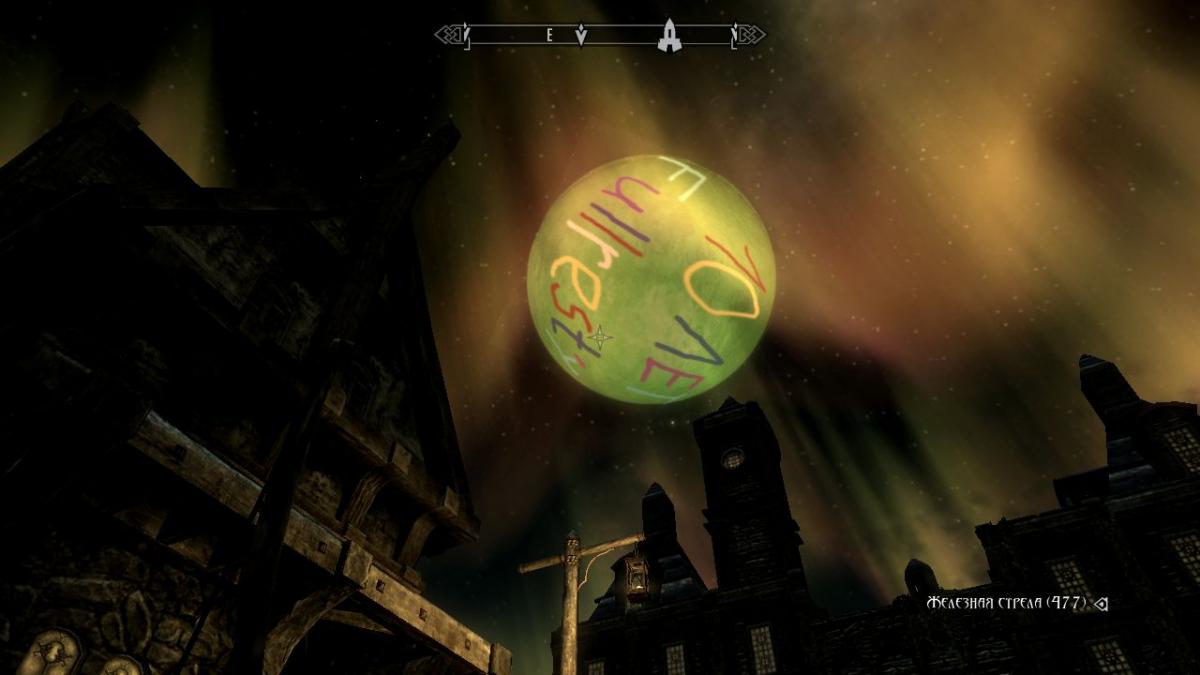The width and height of the screenshot is (1200, 675).
Task: Click the East heading letter on the compass
Action: 549,35
